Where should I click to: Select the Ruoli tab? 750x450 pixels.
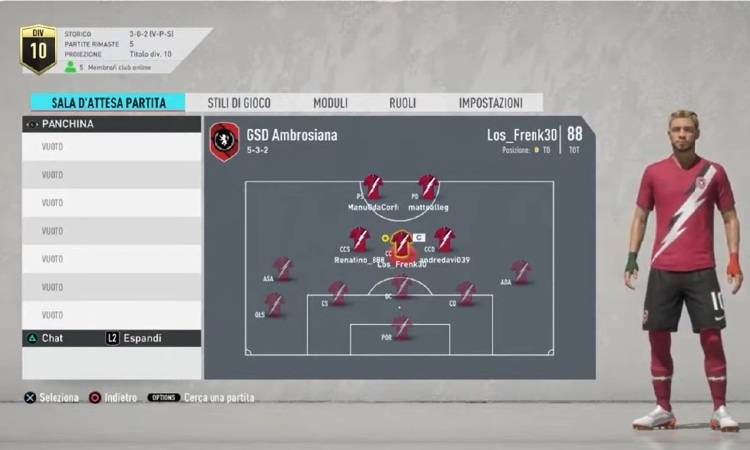point(402,103)
